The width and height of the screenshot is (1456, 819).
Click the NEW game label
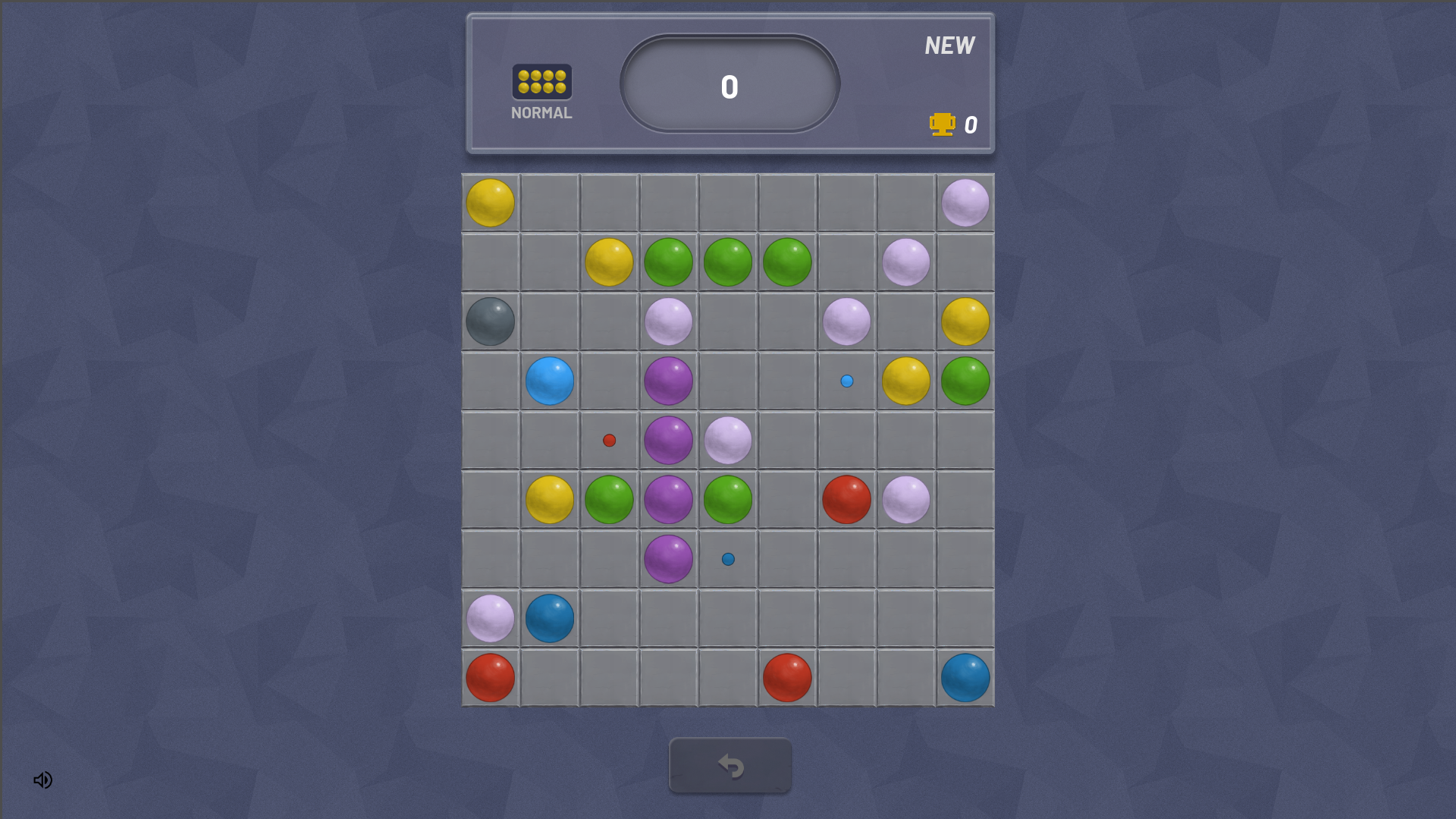tap(949, 45)
